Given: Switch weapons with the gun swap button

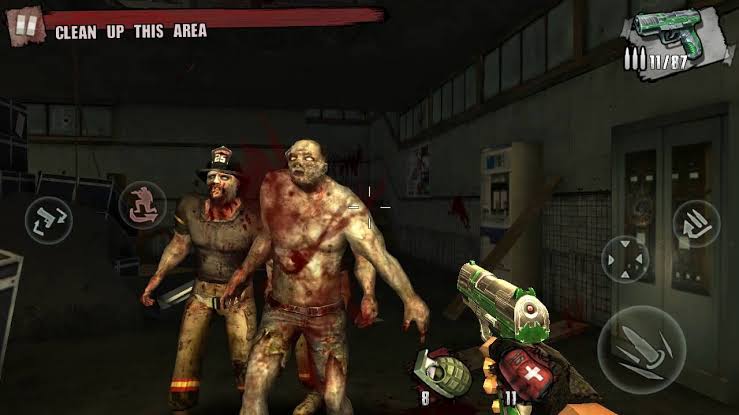Looking at the screenshot, I should [x=50, y=217].
